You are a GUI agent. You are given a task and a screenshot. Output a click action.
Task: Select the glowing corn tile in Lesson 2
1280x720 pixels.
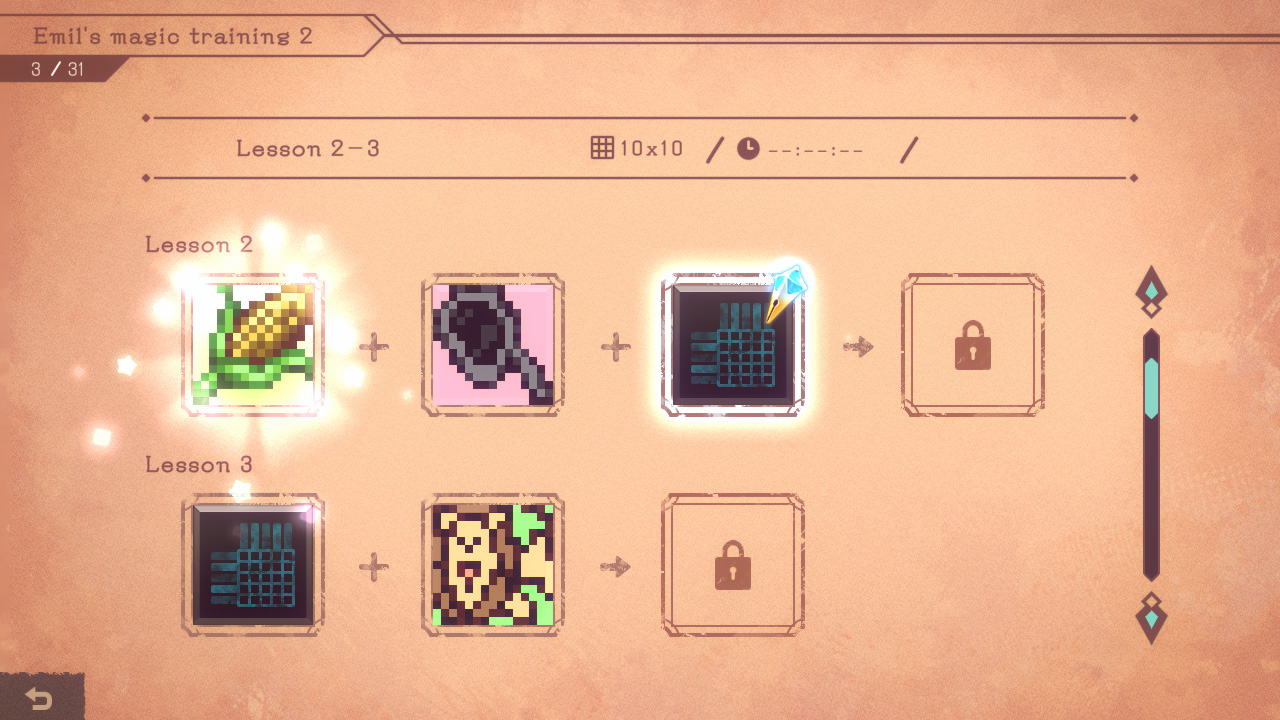[253, 345]
